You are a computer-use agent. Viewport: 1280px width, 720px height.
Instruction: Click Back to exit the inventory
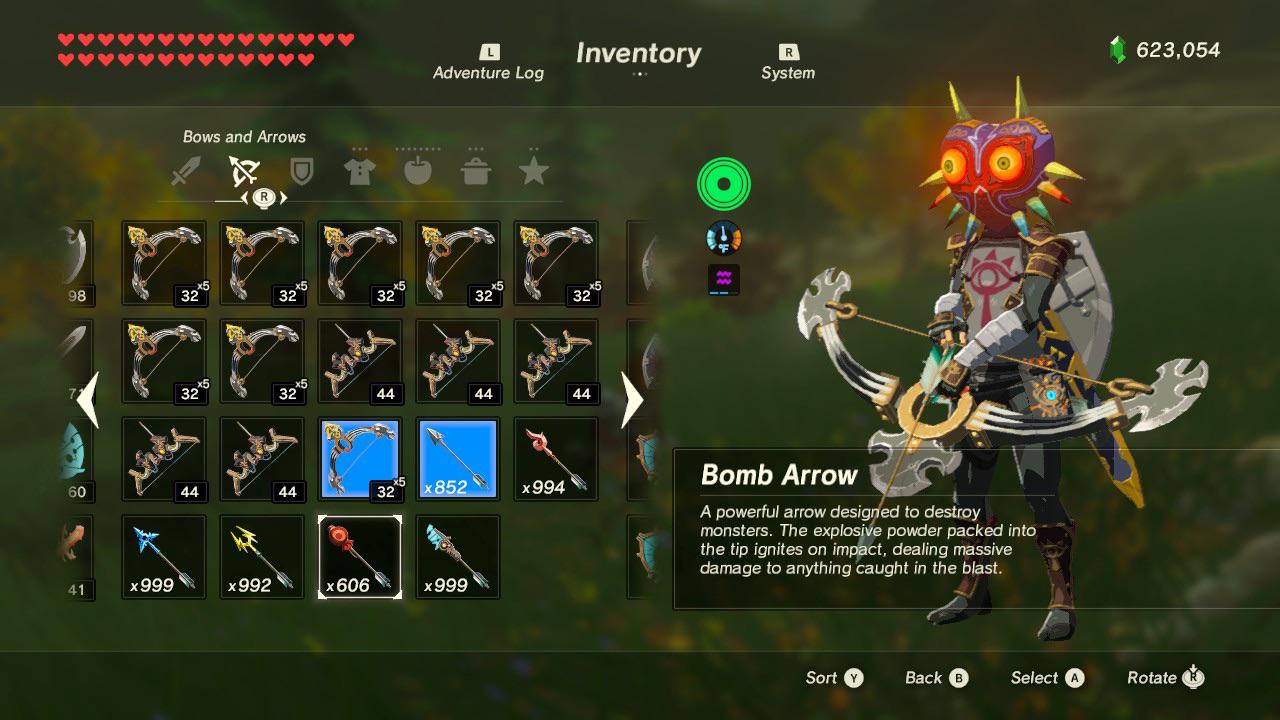pos(935,677)
